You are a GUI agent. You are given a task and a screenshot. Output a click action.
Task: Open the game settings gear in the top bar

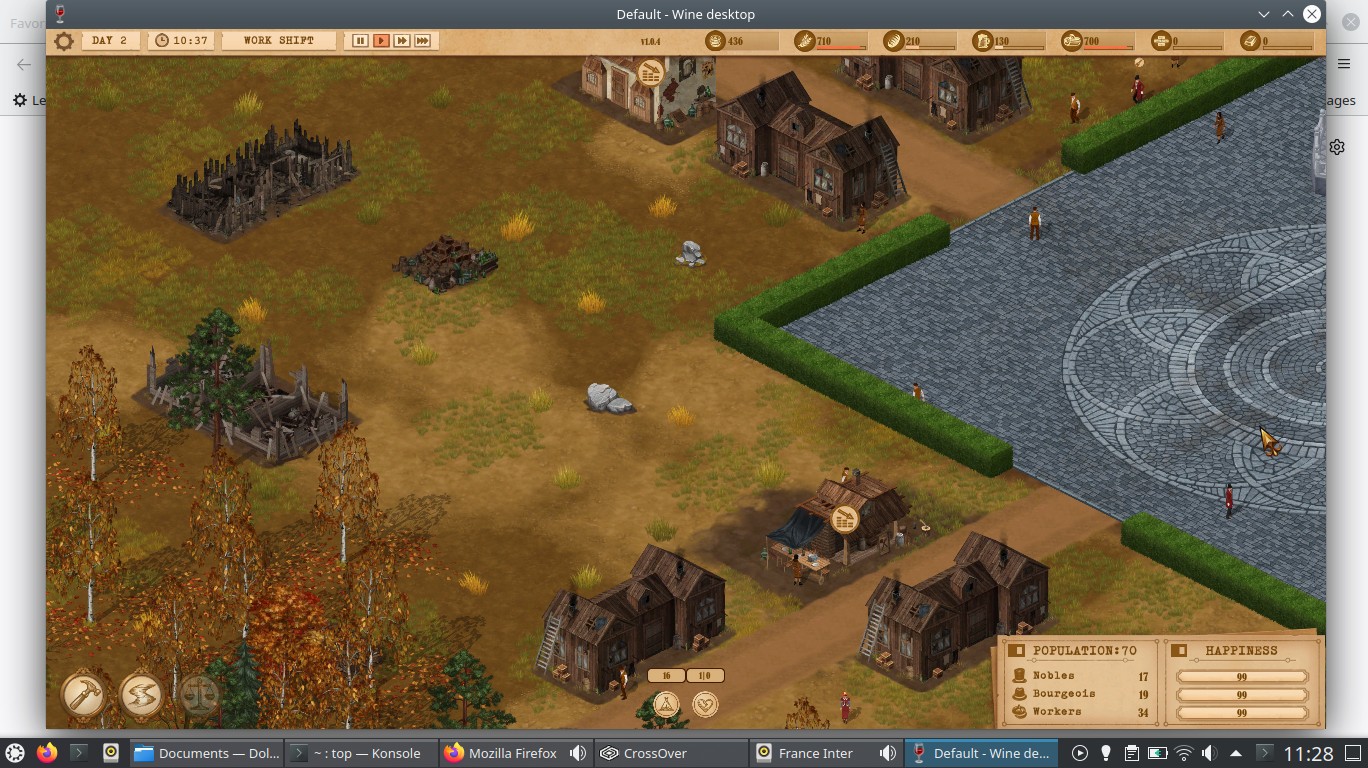pos(63,41)
